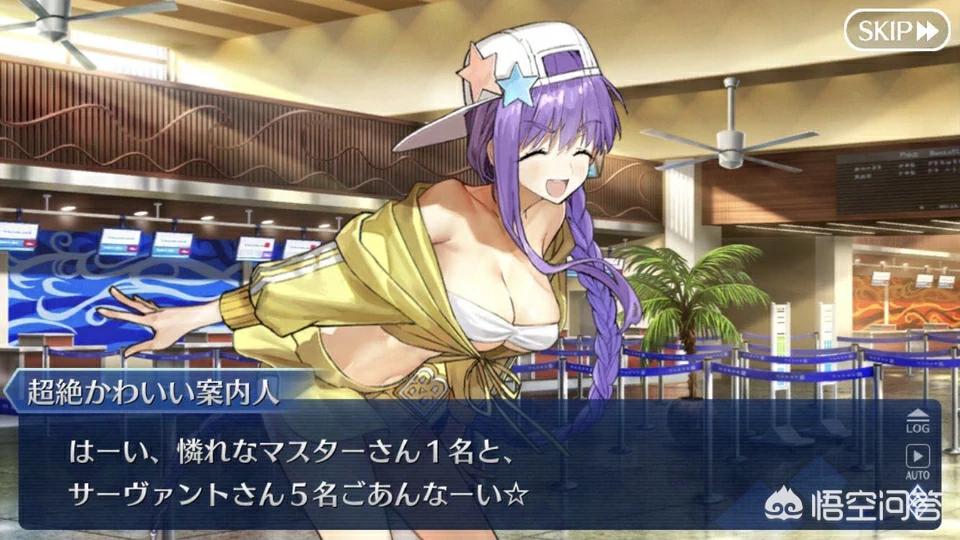The width and height of the screenshot is (960, 540).
Task: Toggle AUTO dialogue playback
Action: click(x=917, y=461)
